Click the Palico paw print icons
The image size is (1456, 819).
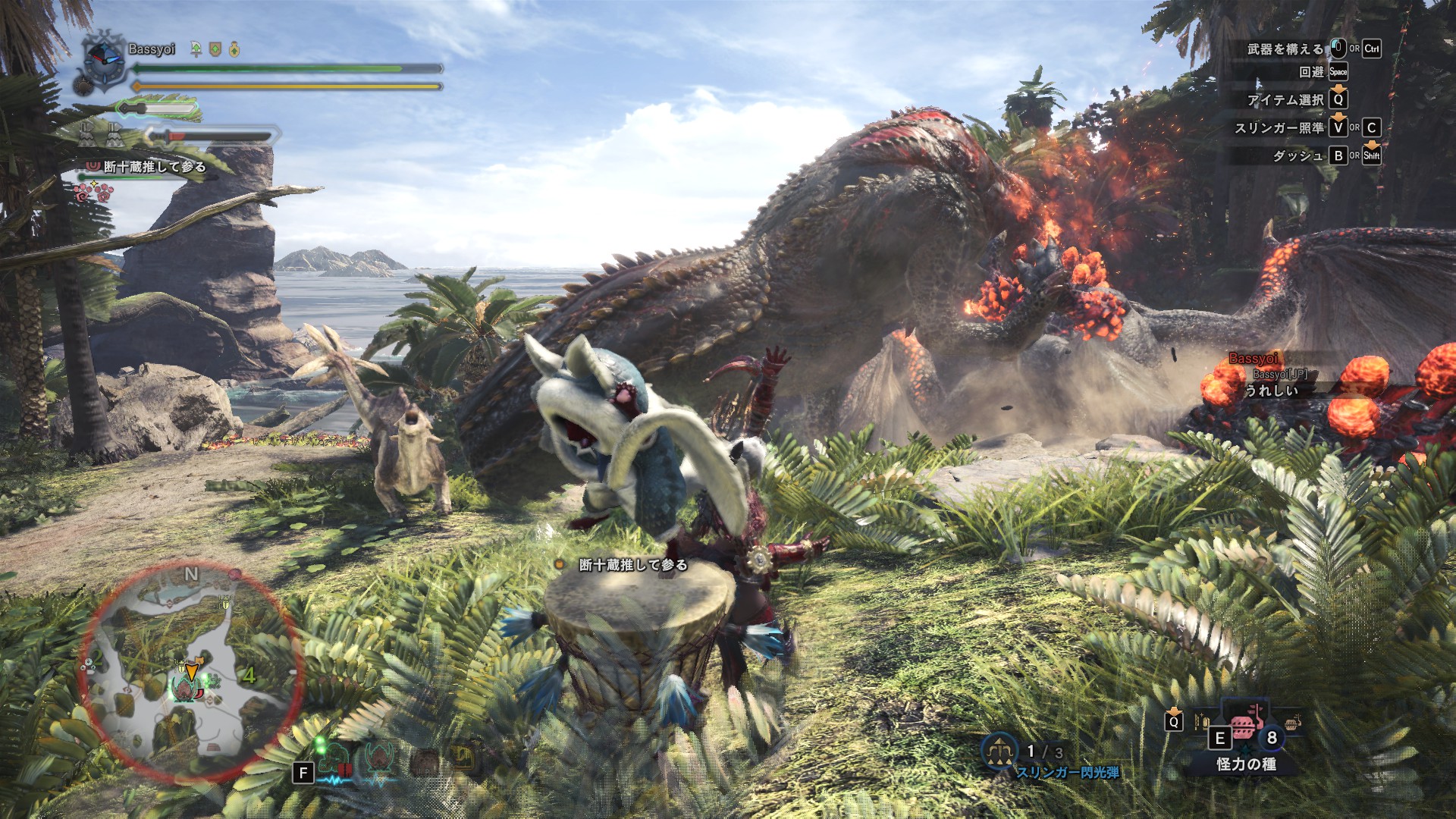click(93, 193)
